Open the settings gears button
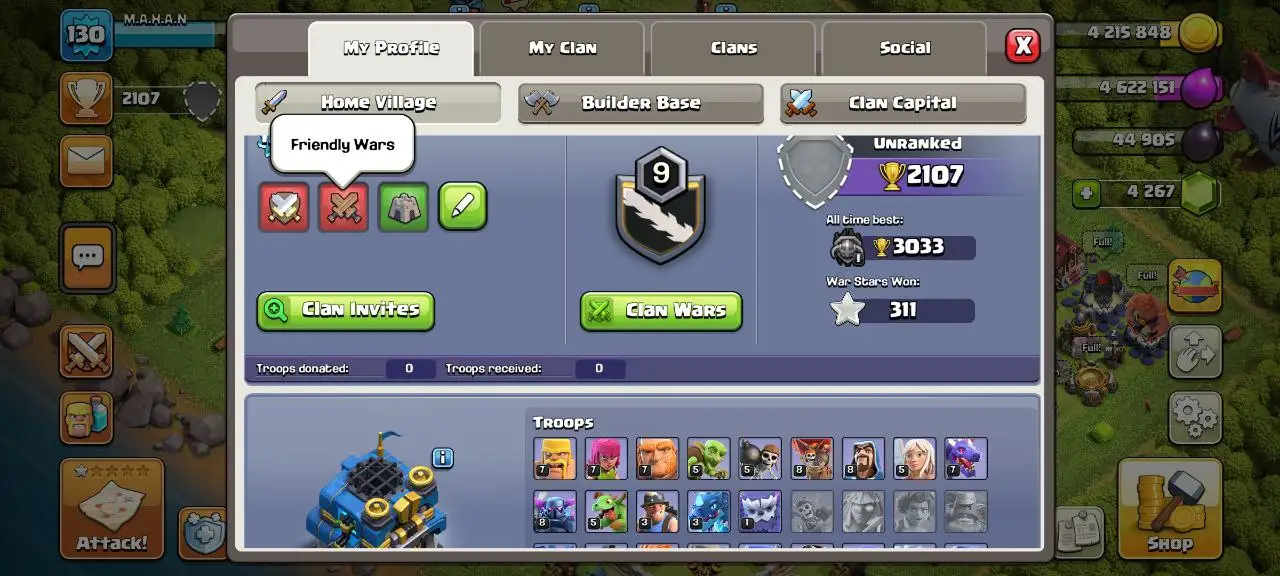The image size is (1280, 576). click(1195, 415)
